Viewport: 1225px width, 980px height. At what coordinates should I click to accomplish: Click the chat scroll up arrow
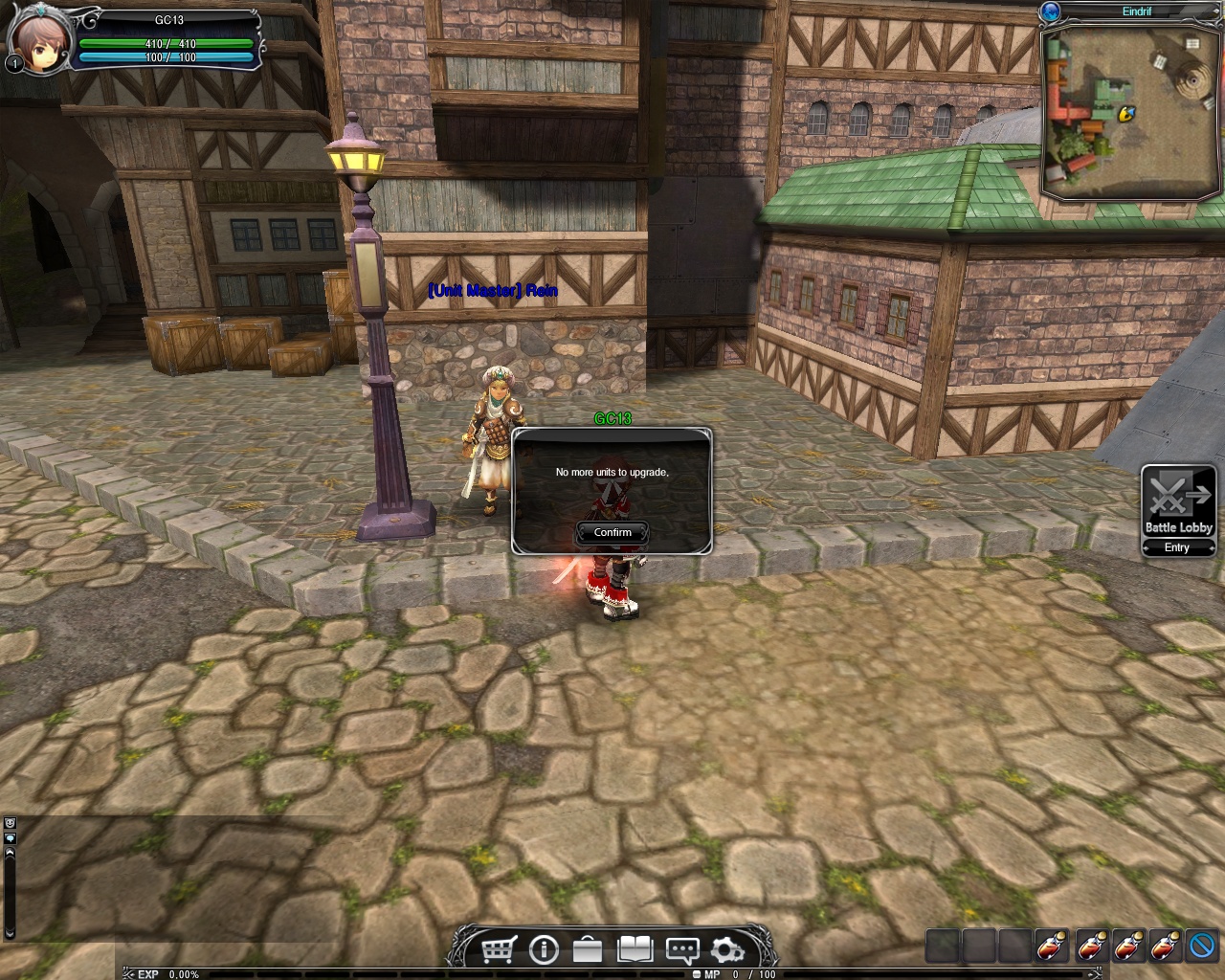10,853
